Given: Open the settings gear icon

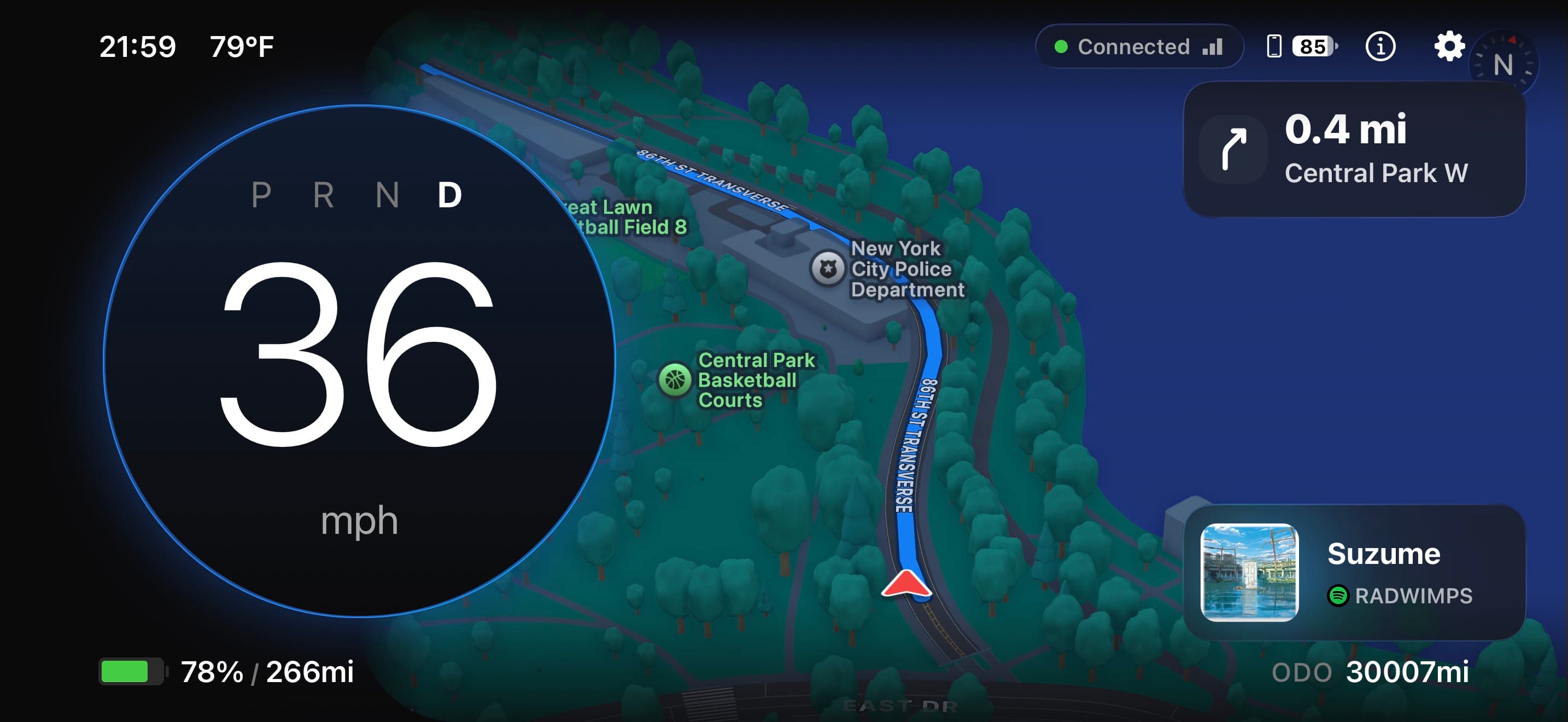Looking at the screenshot, I should 1449,46.
